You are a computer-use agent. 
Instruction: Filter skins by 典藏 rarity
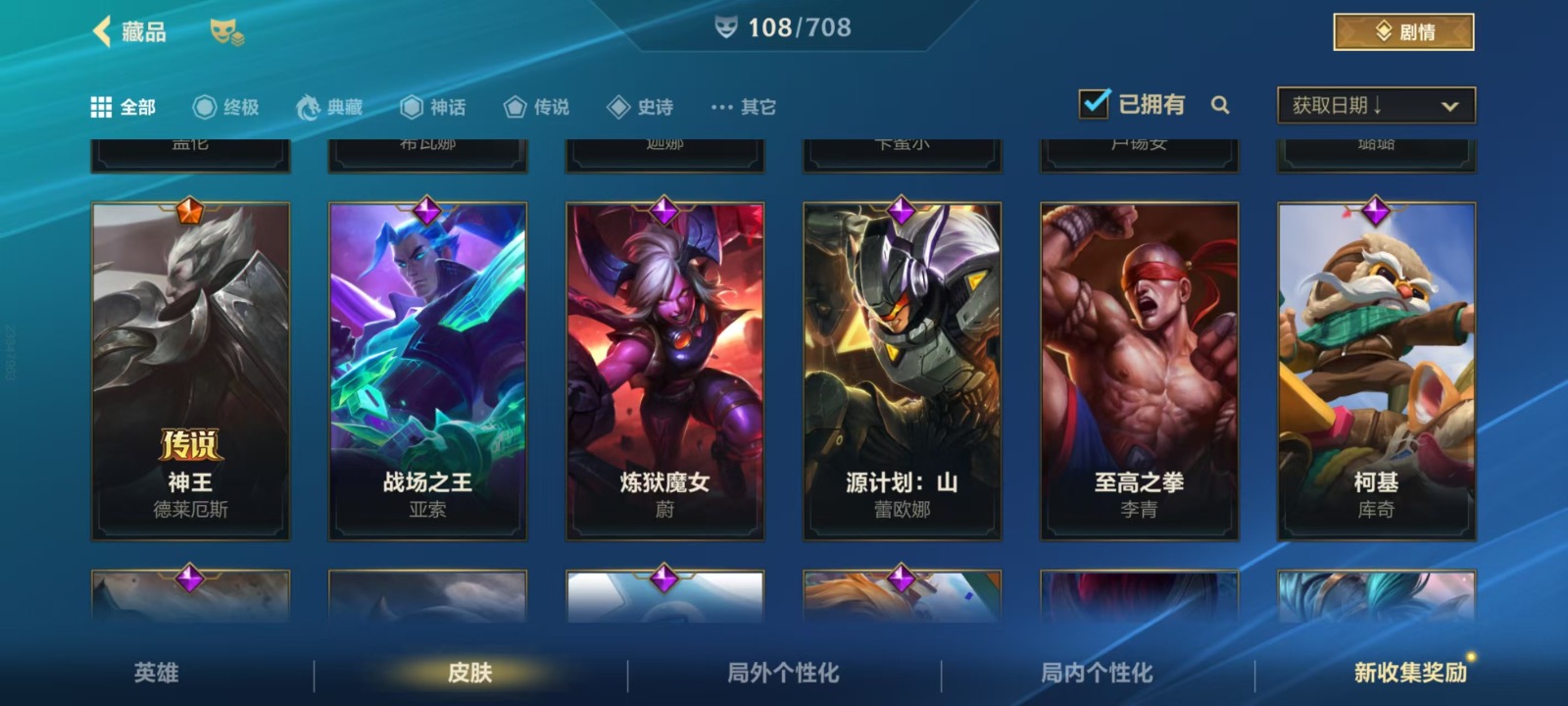click(x=330, y=107)
